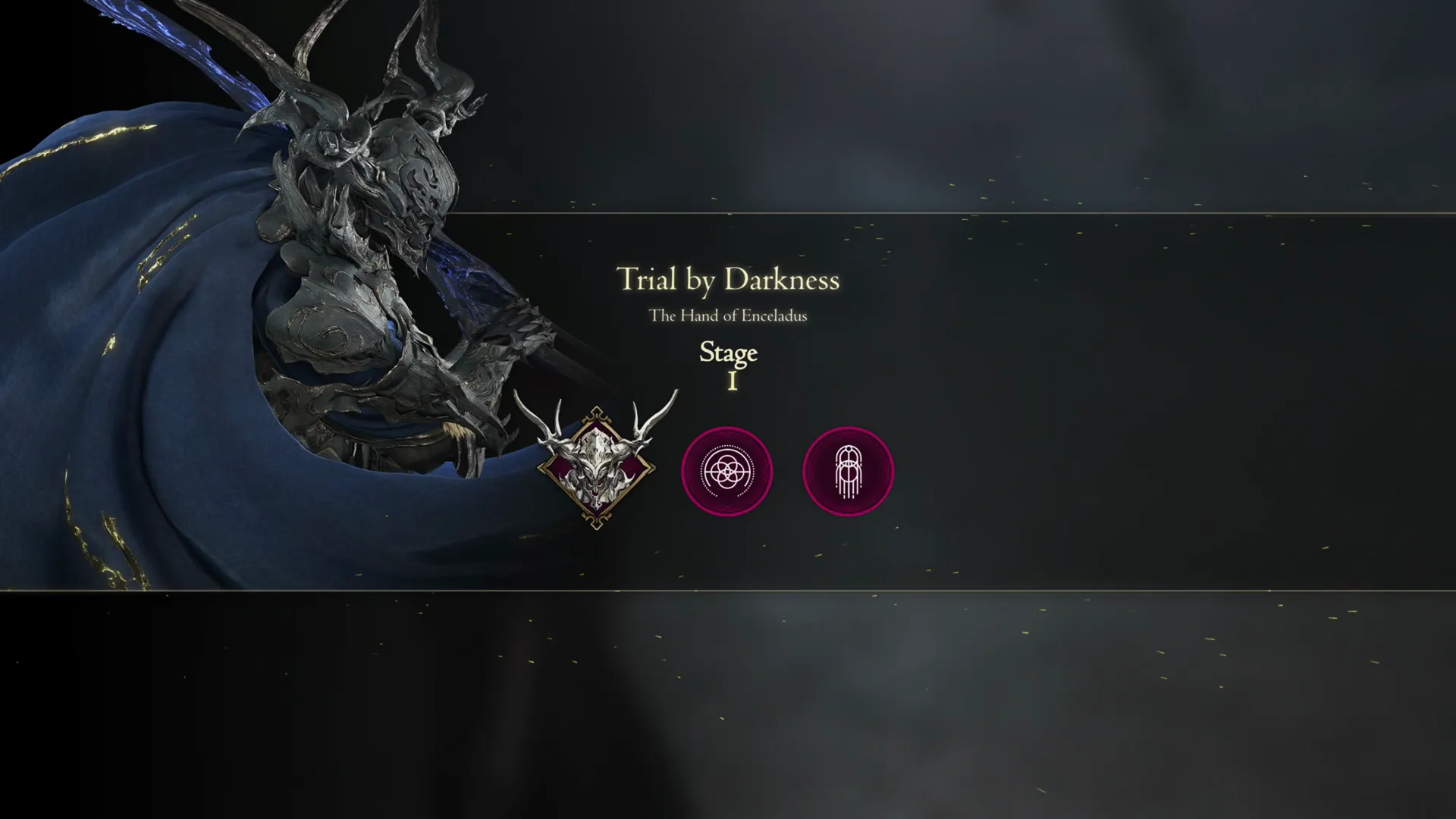Enable the rings-pattern challenge condition

pyautogui.click(x=727, y=471)
